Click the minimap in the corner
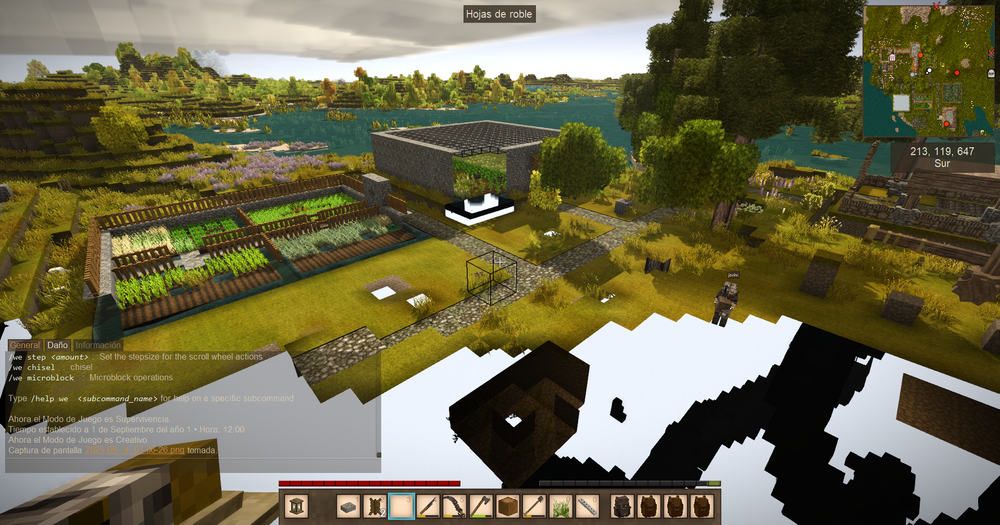The width and height of the screenshot is (1000, 525). tap(930, 70)
